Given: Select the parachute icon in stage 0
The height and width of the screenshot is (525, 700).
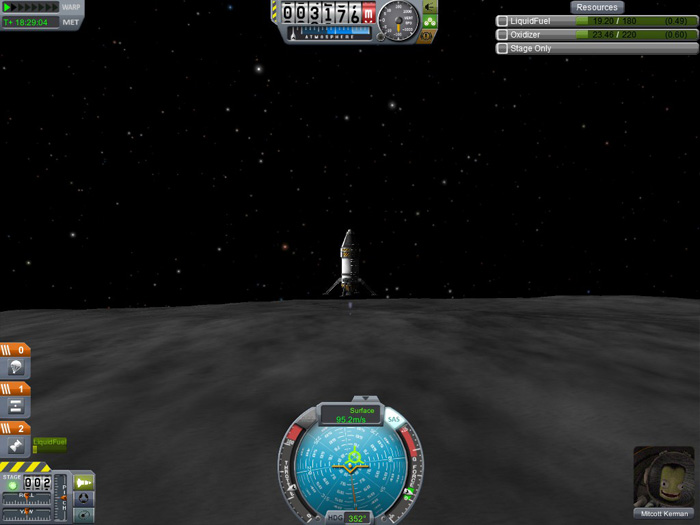Looking at the screenshot, I should [17, 369].
